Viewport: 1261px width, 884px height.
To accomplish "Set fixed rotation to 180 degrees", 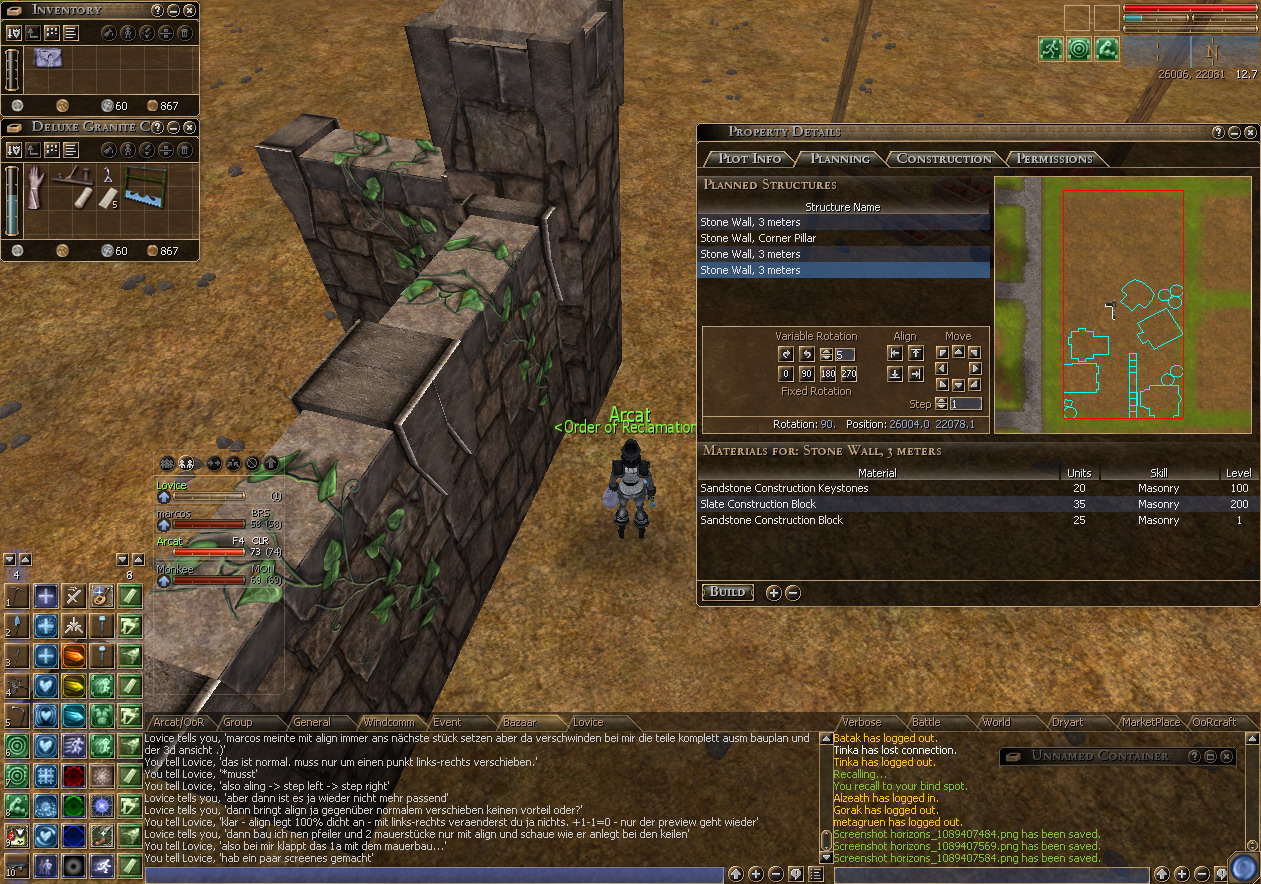I will [828, 374].
